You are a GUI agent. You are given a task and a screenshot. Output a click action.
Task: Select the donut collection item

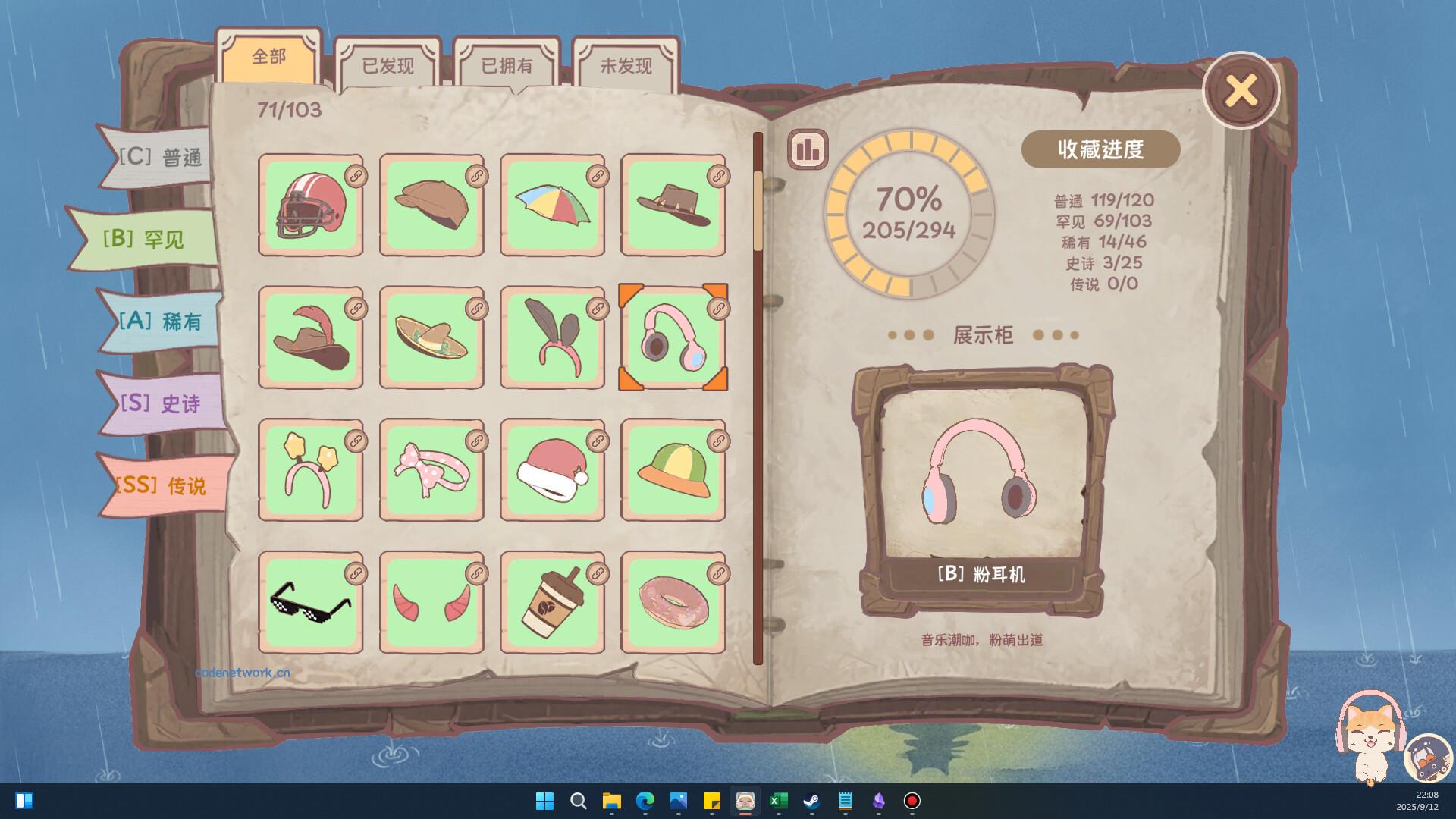[x=673, y=603]
